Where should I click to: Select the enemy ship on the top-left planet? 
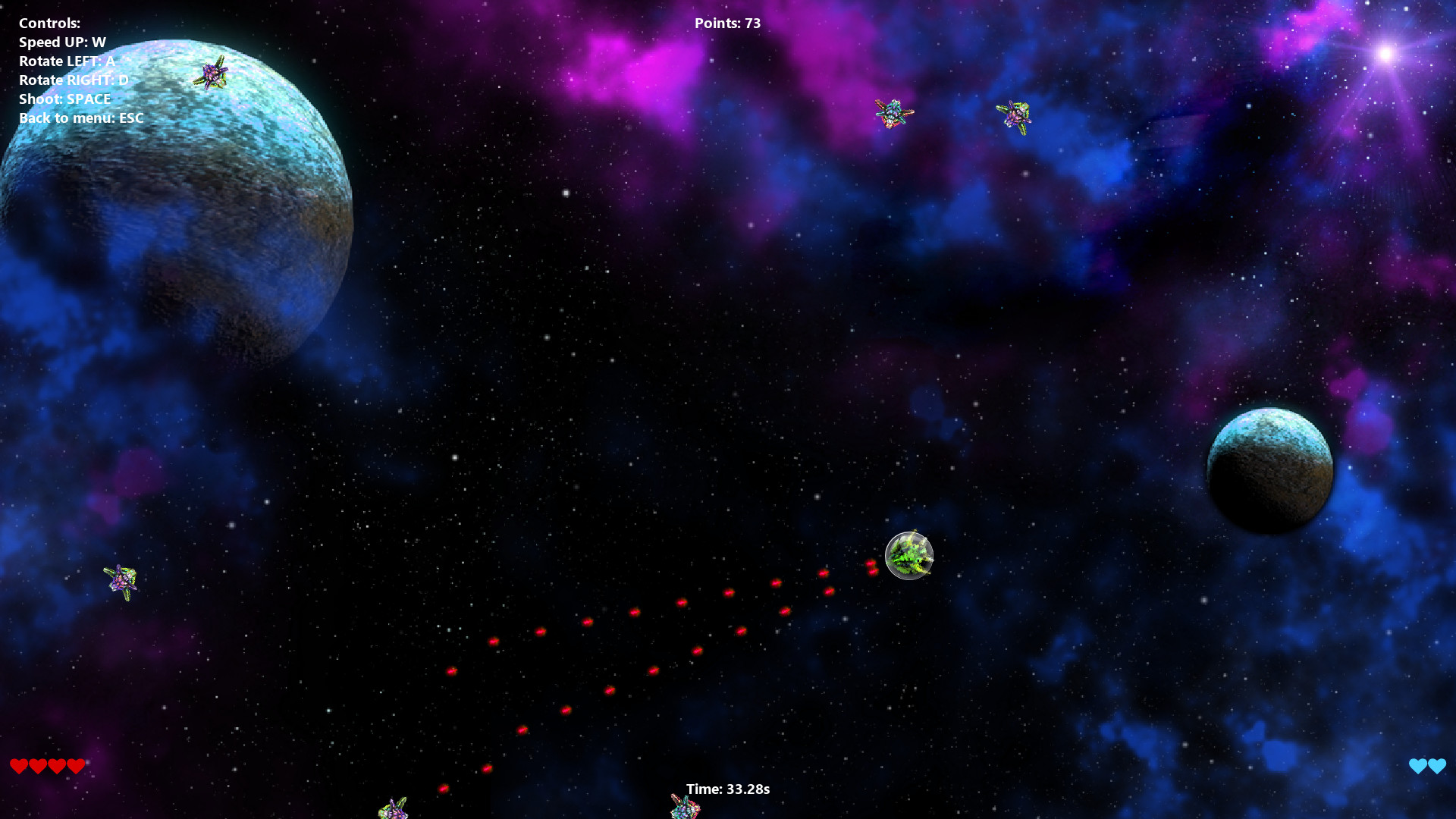click(x=213, y=74)
